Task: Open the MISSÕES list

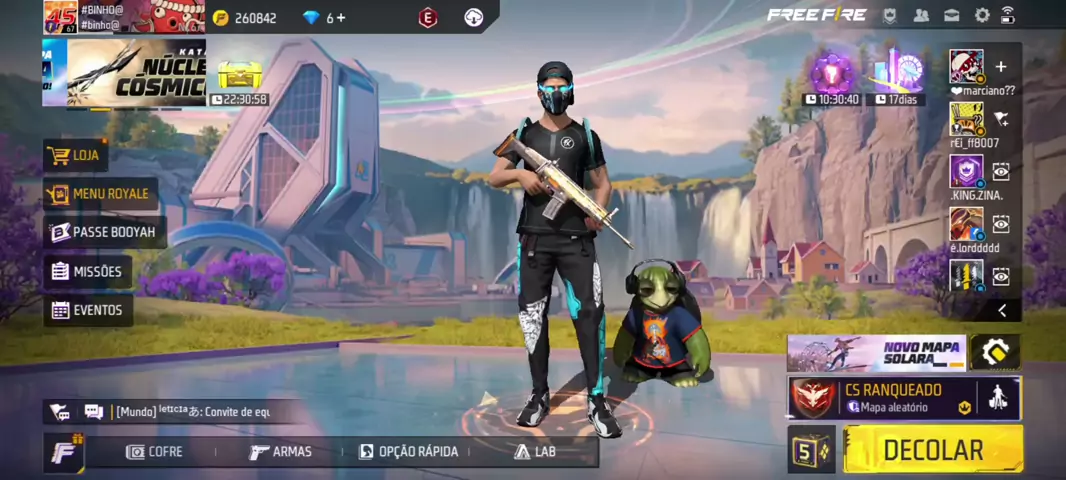Action: (87, 271)
